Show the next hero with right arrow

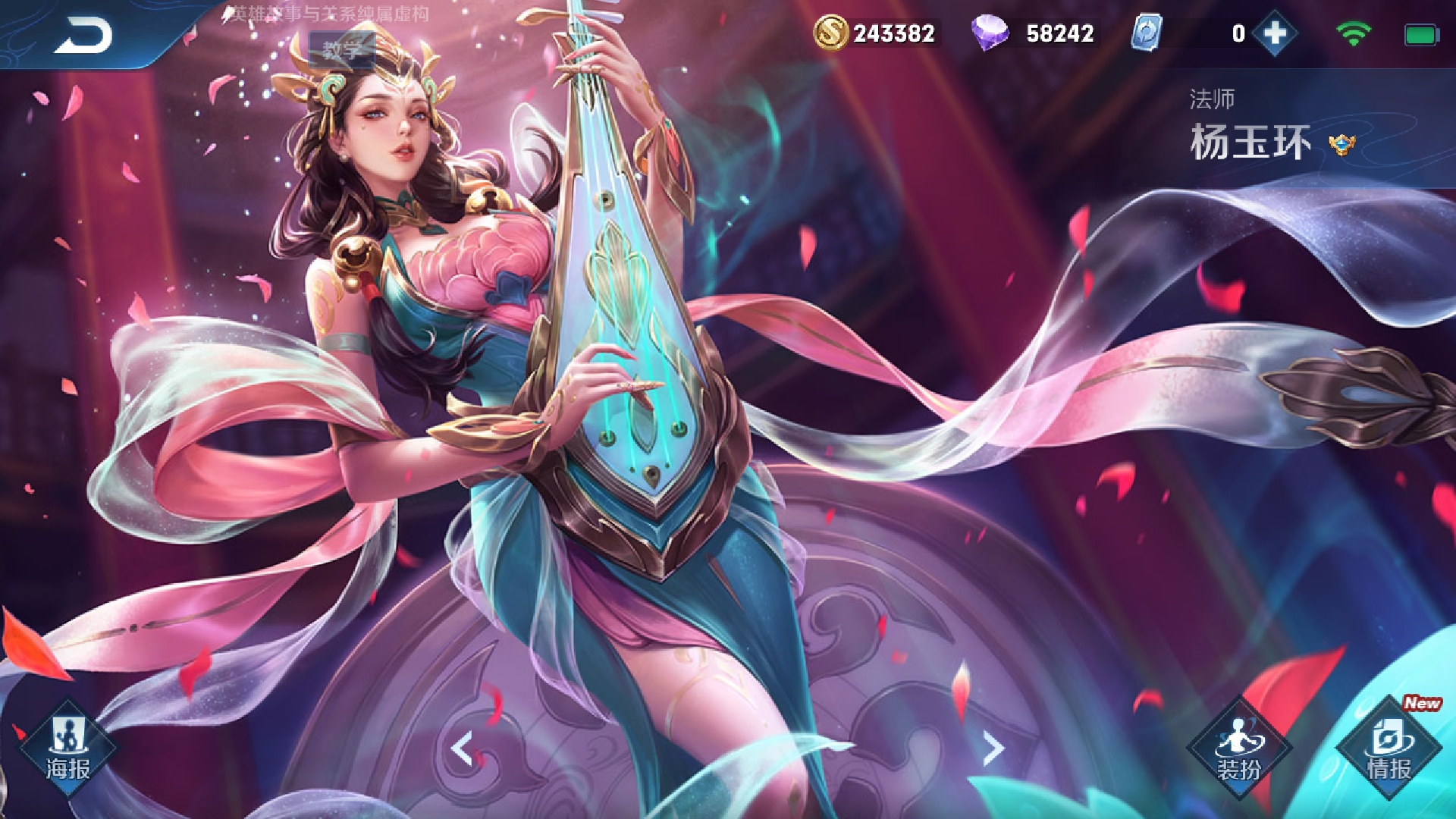click(x=993, y=749)
